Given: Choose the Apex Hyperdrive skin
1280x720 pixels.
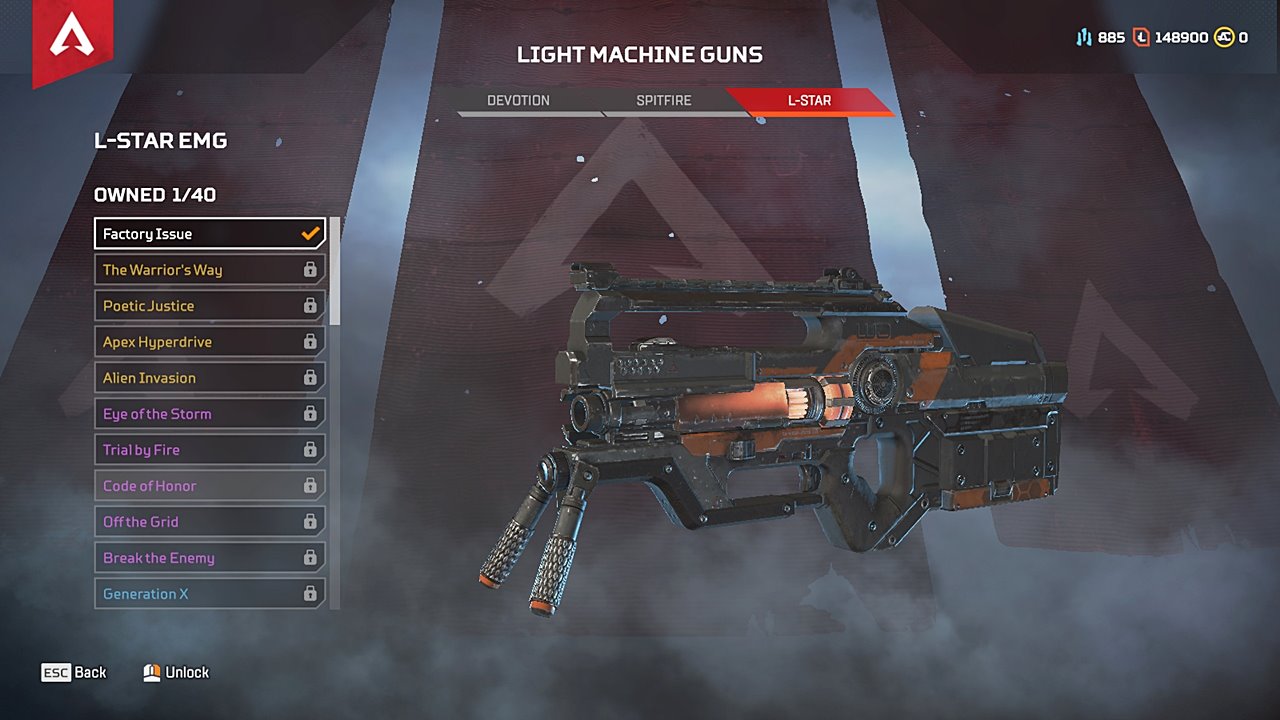Looking at the screenshot, I should (210, 342).
